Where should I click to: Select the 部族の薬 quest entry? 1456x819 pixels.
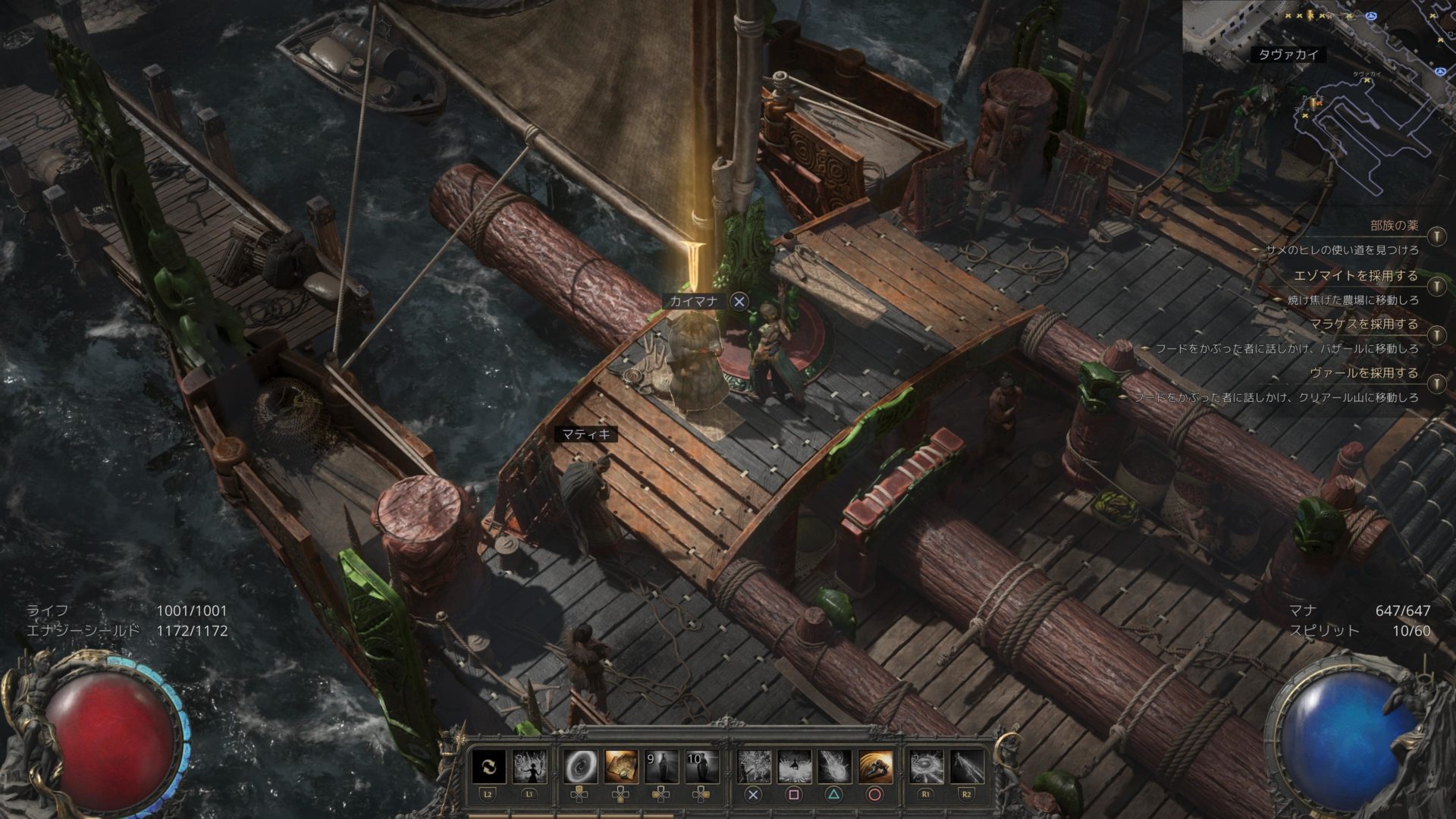[x=1394, y=225]
